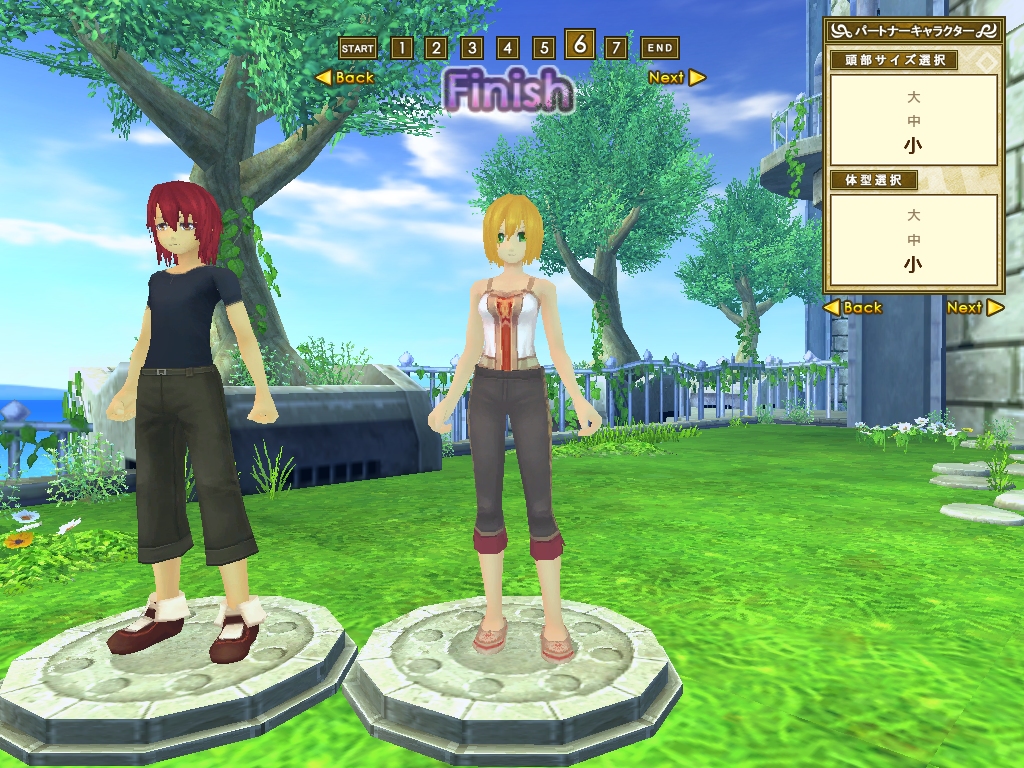Set body type (体型) to medium (中)

pyautogui.click(x=913, y=240)
